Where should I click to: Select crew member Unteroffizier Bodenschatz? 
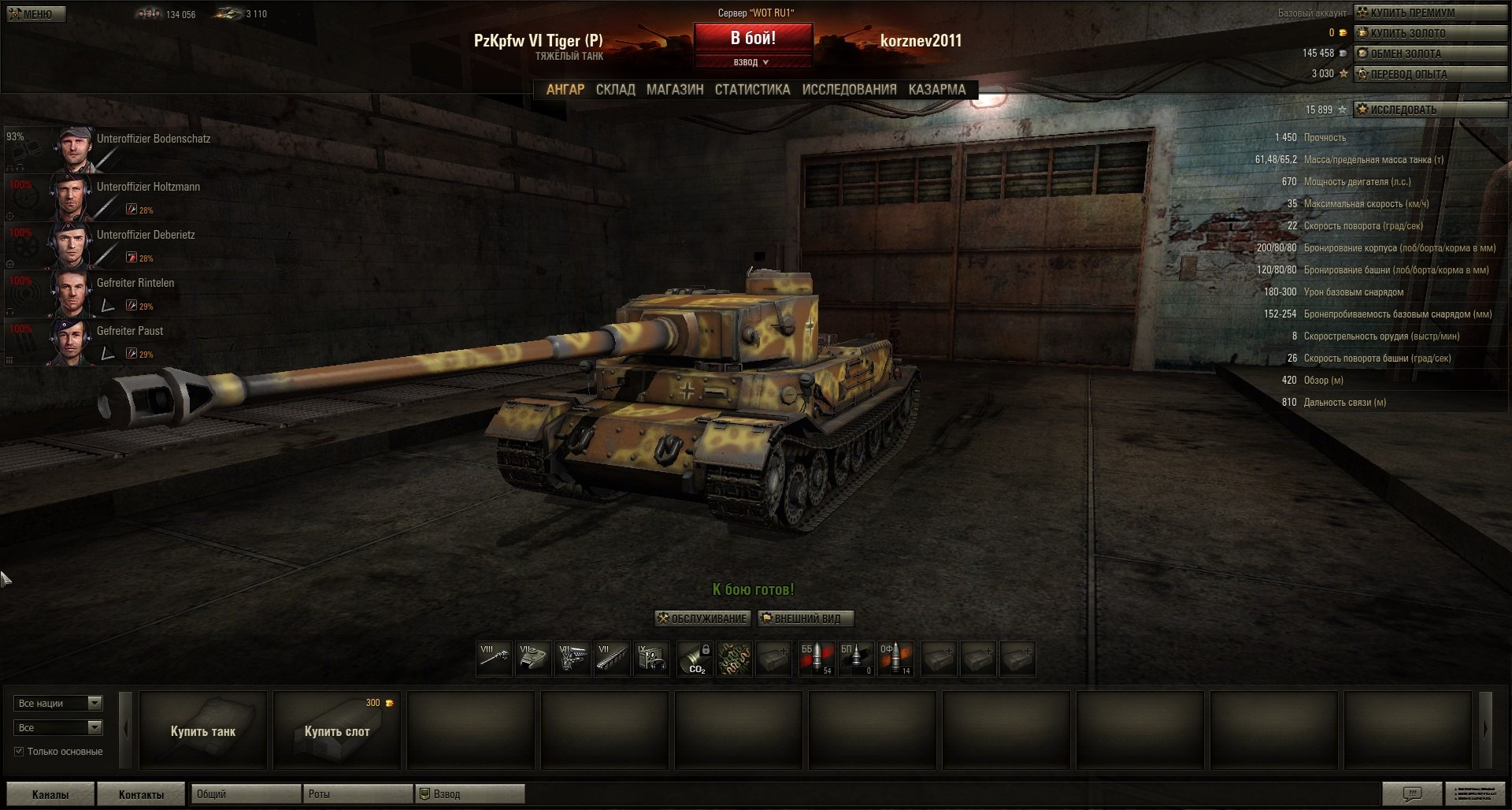[154, 139]
